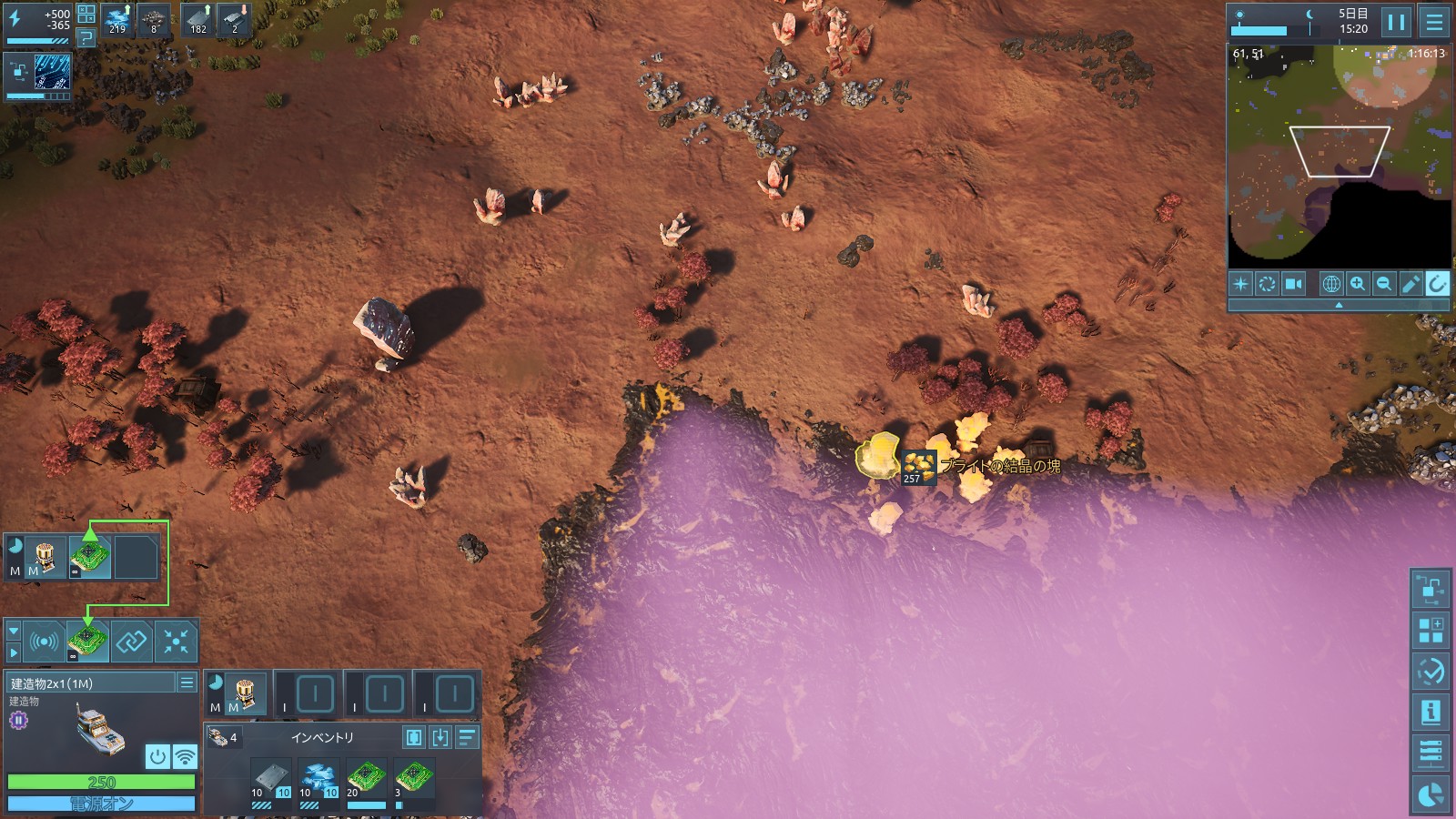The width and height of the screenshot is (1456, 819).
Task: Toggle the minimap globe view button
Action: click(1331, 284)
